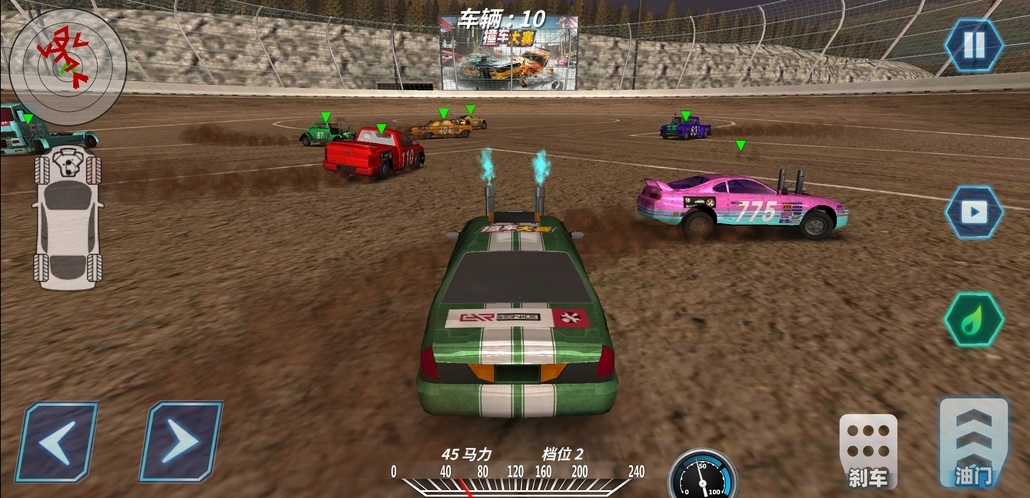Screen dimensions: 1030x498
Task: Steer right with the right arrow button
Action: tap(180, 442)
